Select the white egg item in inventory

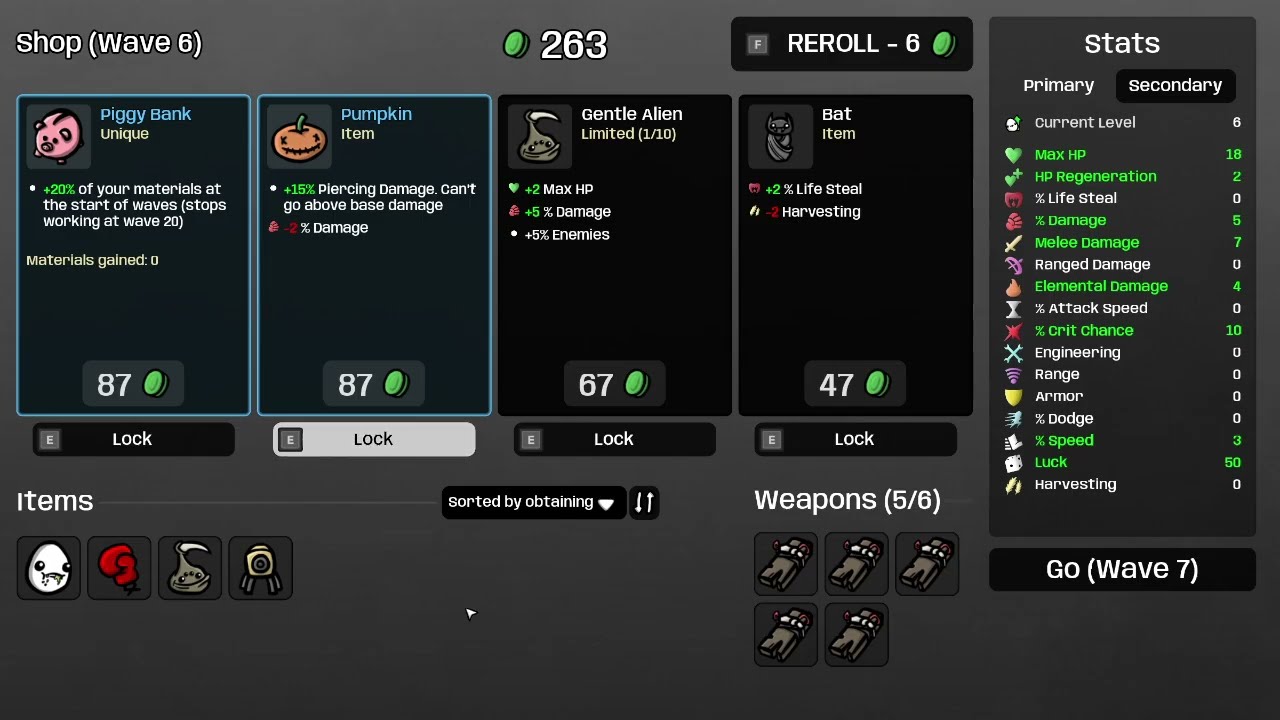coord(49,568)
